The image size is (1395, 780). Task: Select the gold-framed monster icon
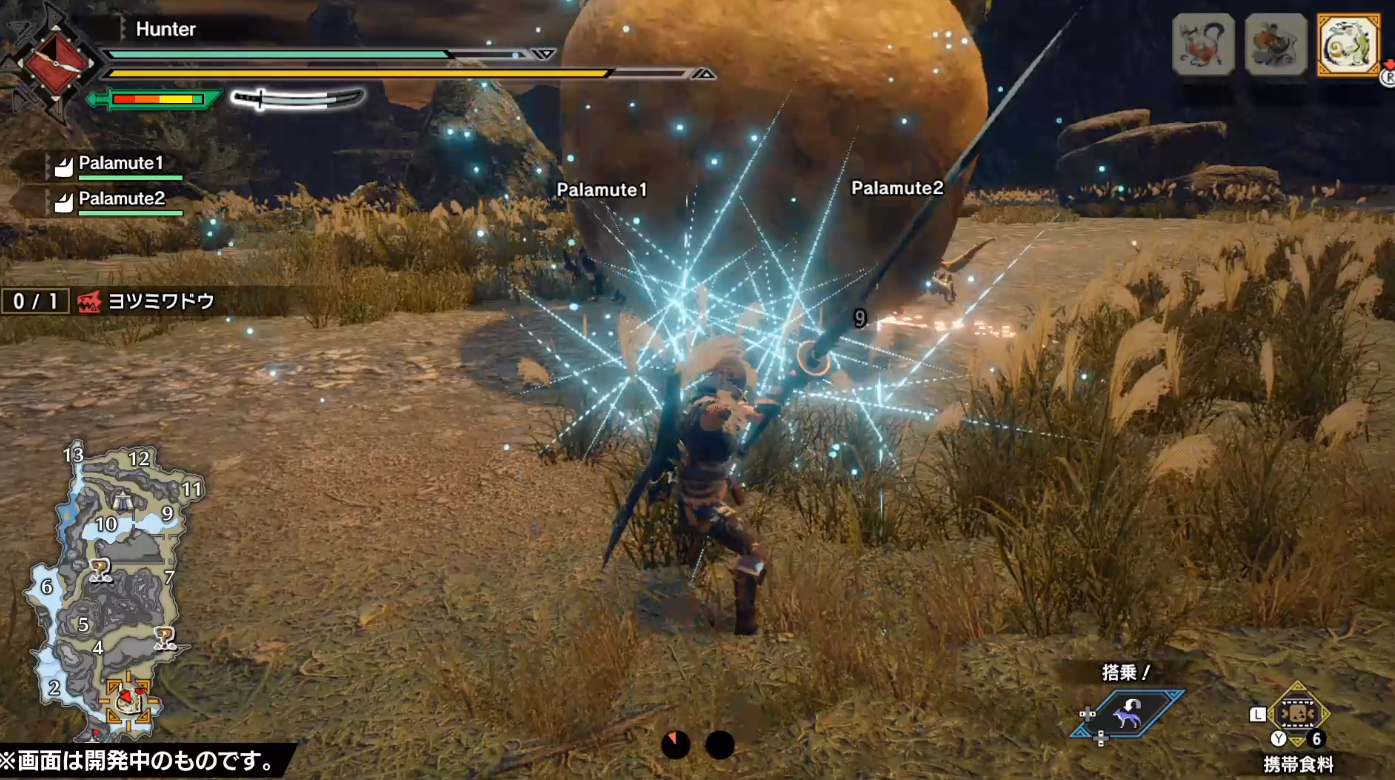[1349, 44]
